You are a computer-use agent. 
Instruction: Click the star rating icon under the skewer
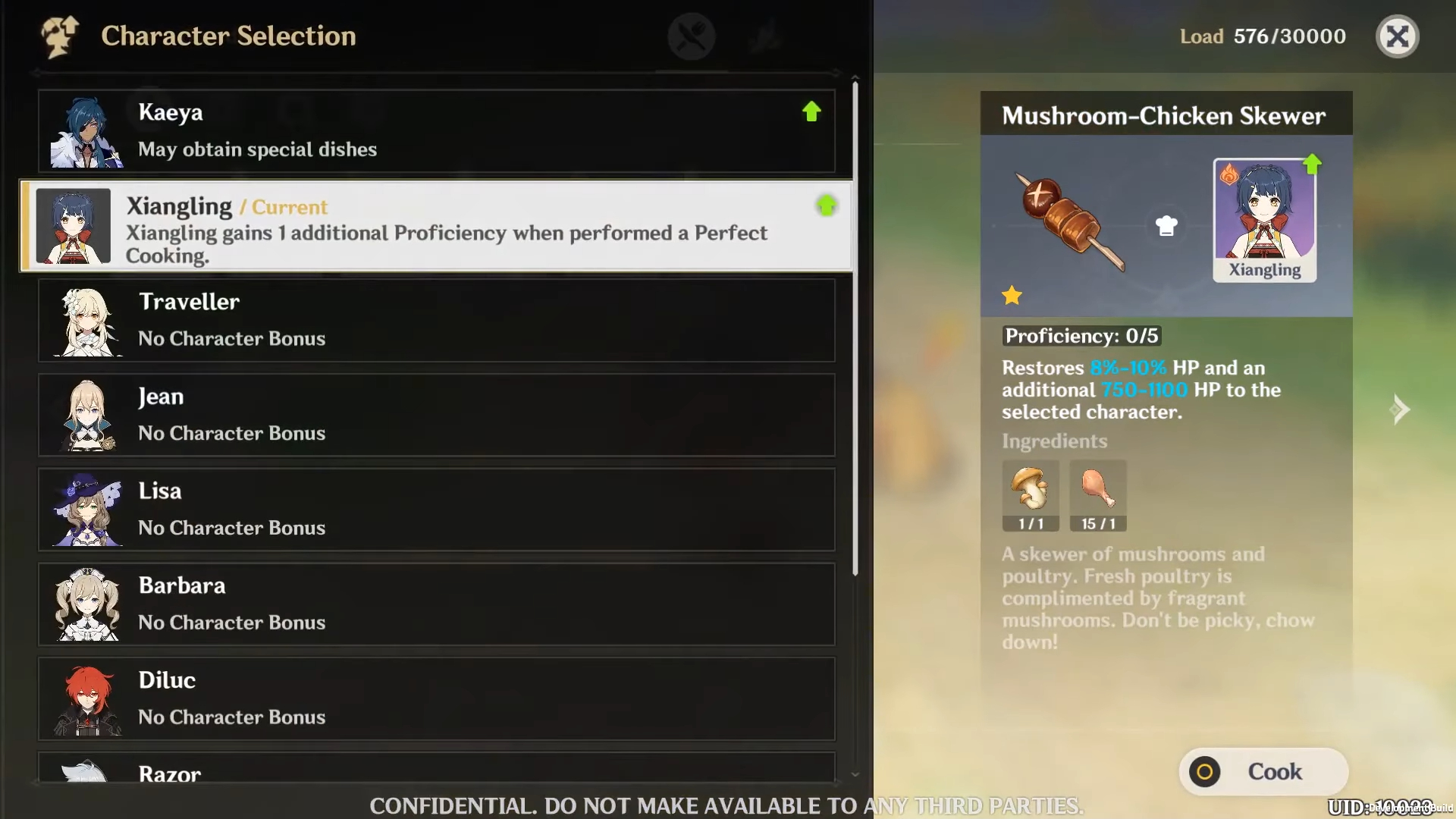coord(1012,296)
